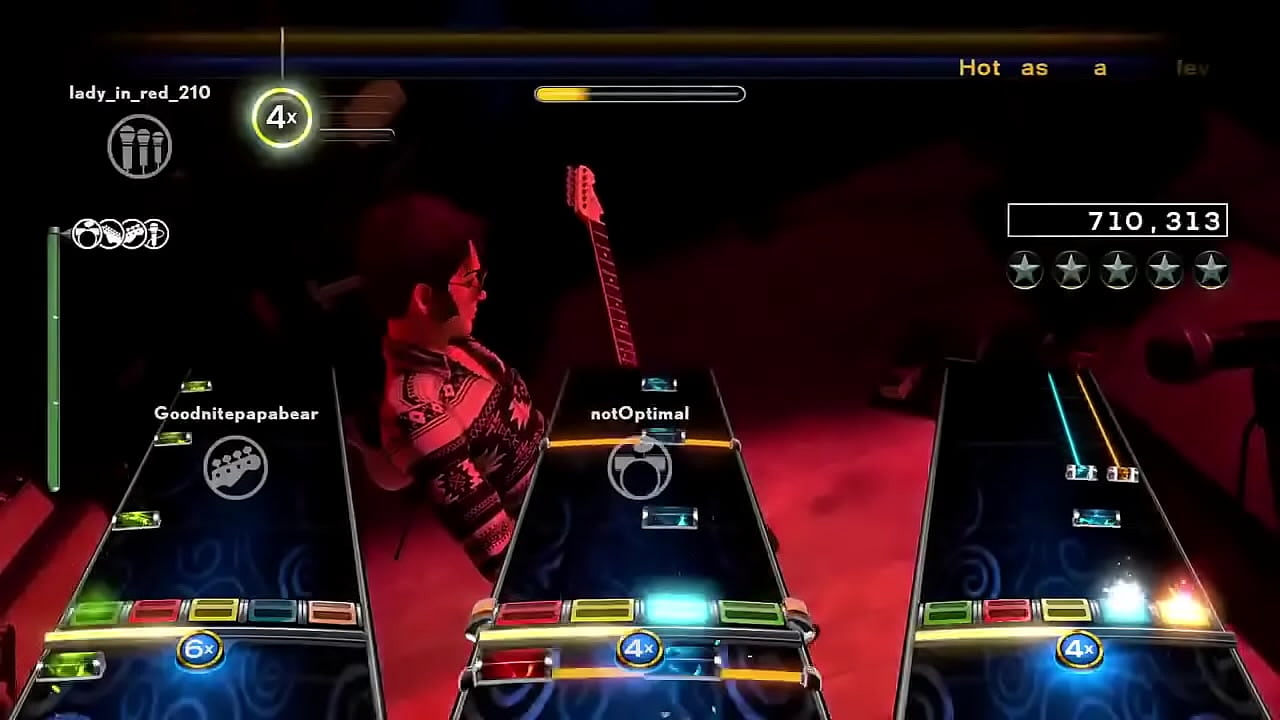
Task: Select the vocalist microphone icon for lady_in_red_210
Action: 140,145
